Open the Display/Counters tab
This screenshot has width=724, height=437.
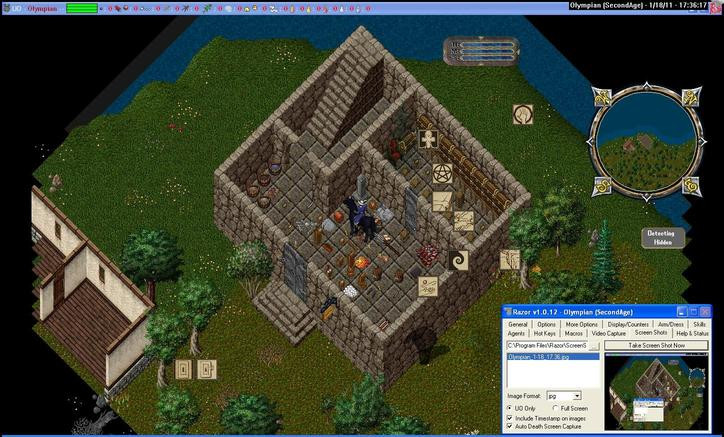coord(628,324)
